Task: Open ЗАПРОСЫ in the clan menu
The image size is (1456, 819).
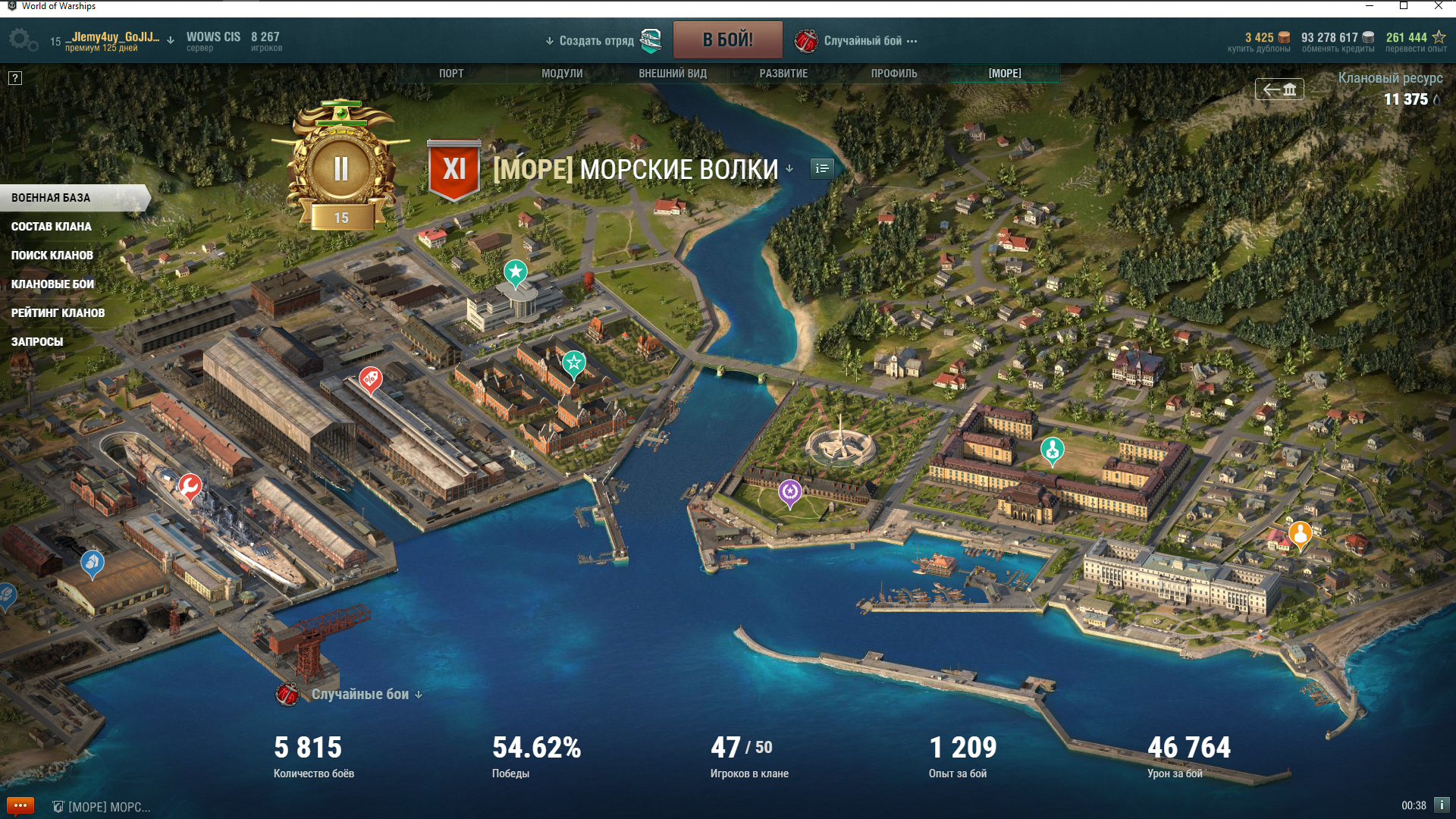Action: pos(37,342)
